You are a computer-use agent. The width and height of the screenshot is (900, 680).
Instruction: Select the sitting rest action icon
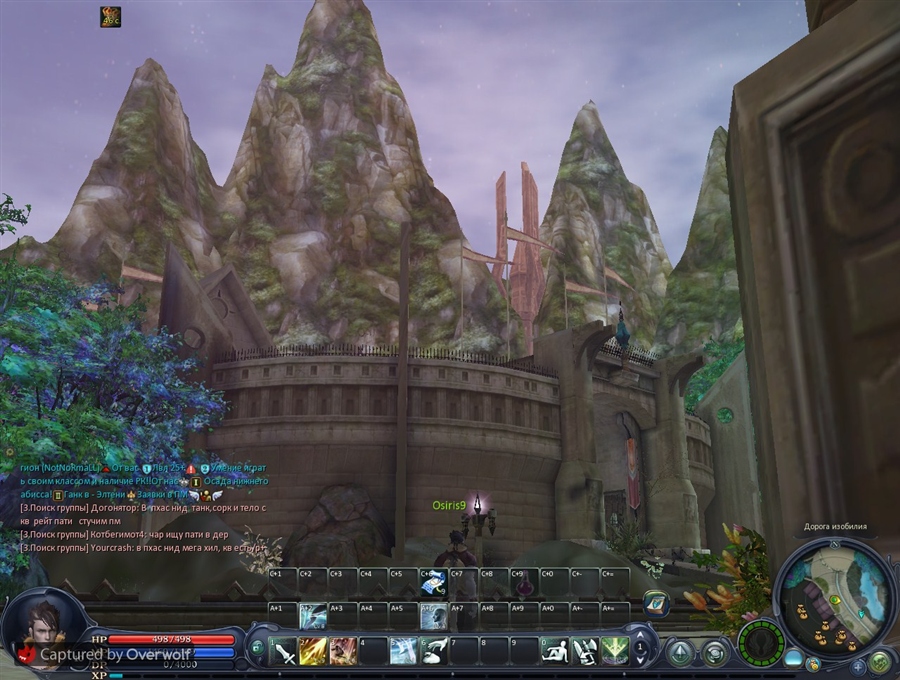click(x=555, y=651)
